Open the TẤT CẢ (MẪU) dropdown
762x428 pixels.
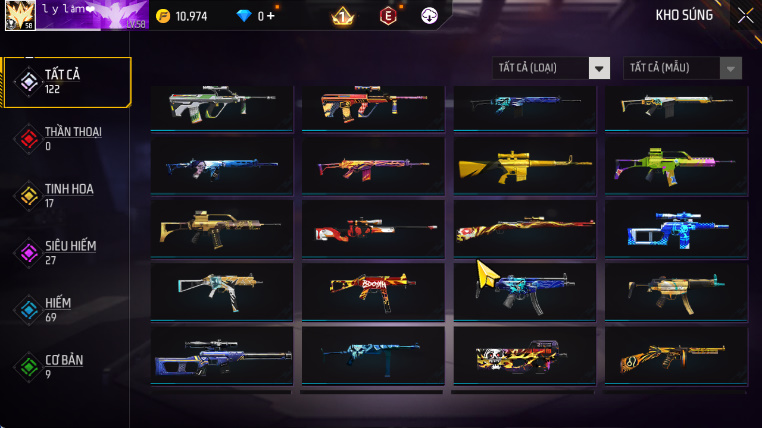pyautogui.click(x=683, y=68)
